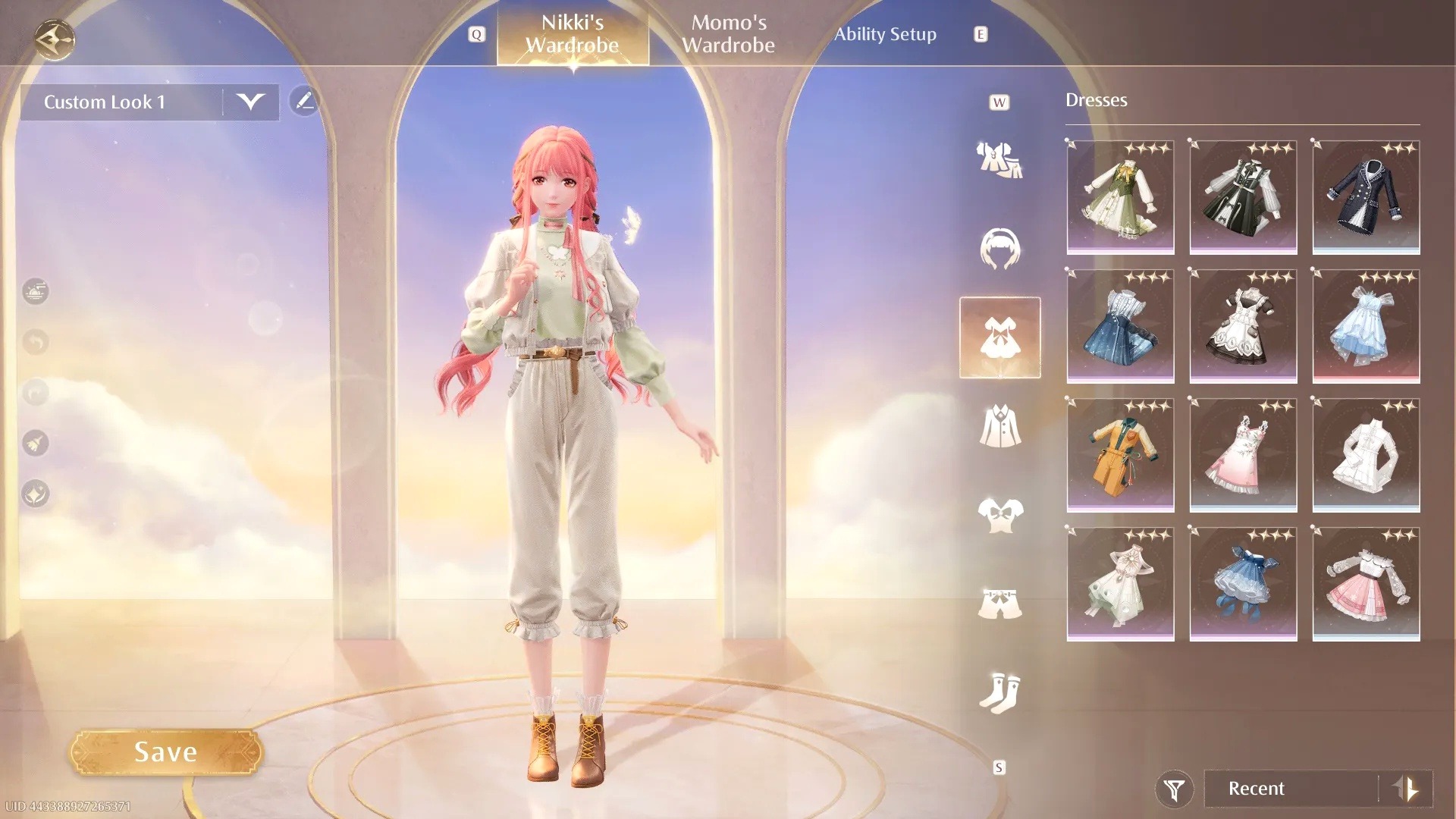Click the sparkle effects icon on the left
The width and height of the screenshot is (1456, 819).
tap(34, 494)
